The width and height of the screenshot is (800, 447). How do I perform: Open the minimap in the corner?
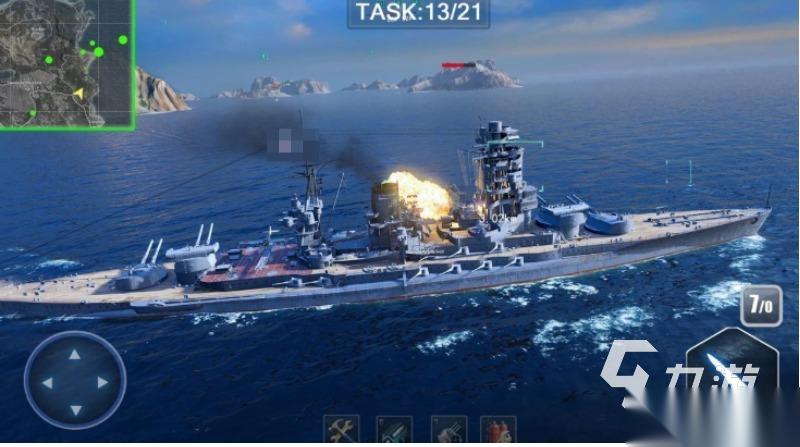click(x=67, y=63)
